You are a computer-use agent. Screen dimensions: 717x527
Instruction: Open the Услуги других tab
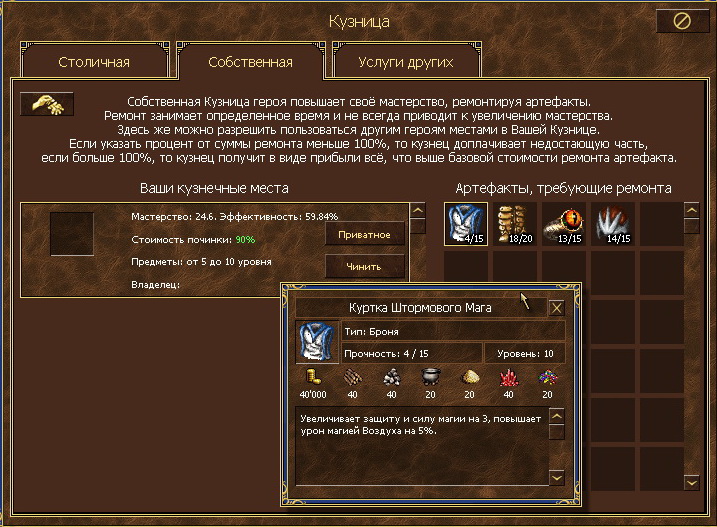[405, 62]
